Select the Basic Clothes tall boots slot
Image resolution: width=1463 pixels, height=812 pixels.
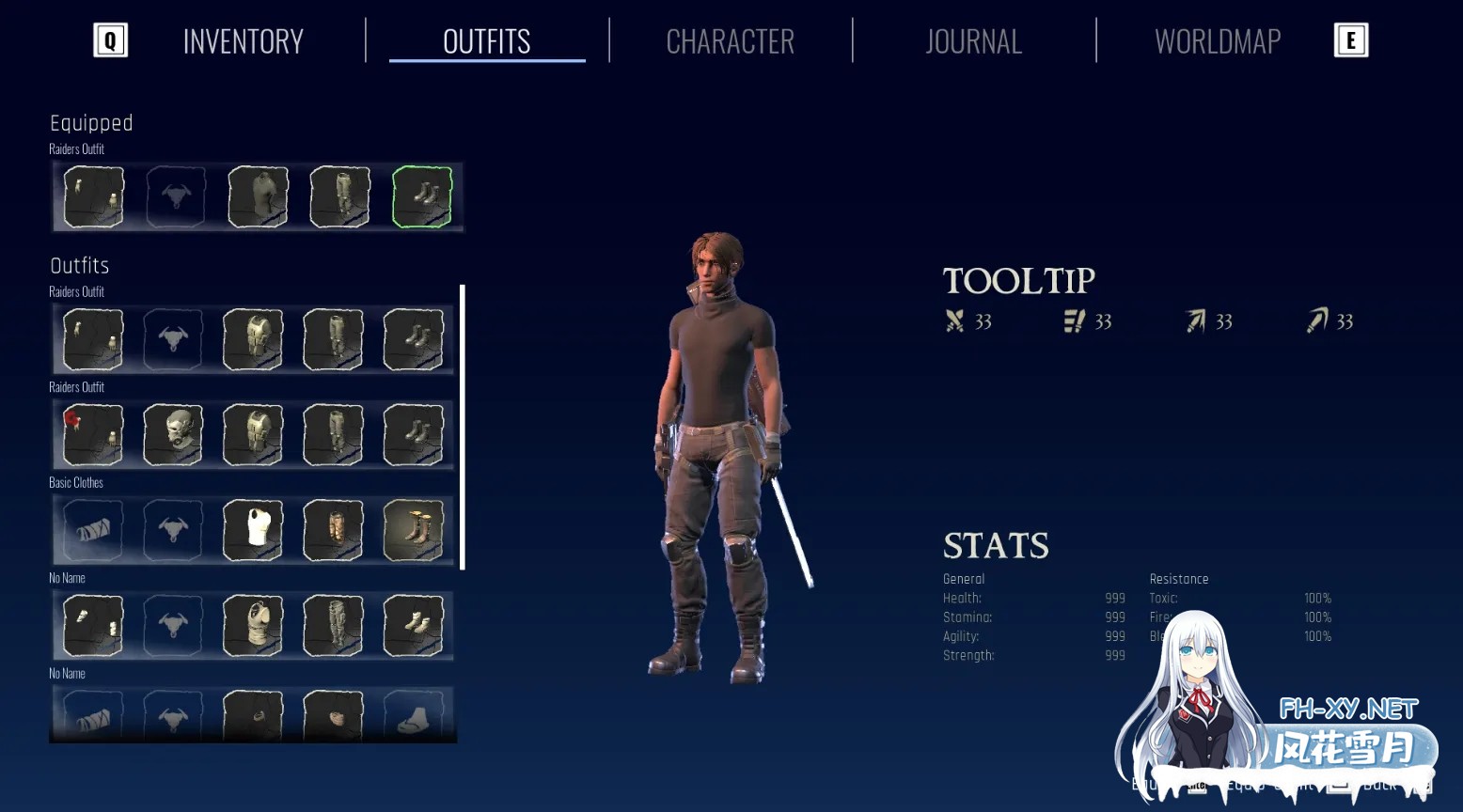point(414,530)
